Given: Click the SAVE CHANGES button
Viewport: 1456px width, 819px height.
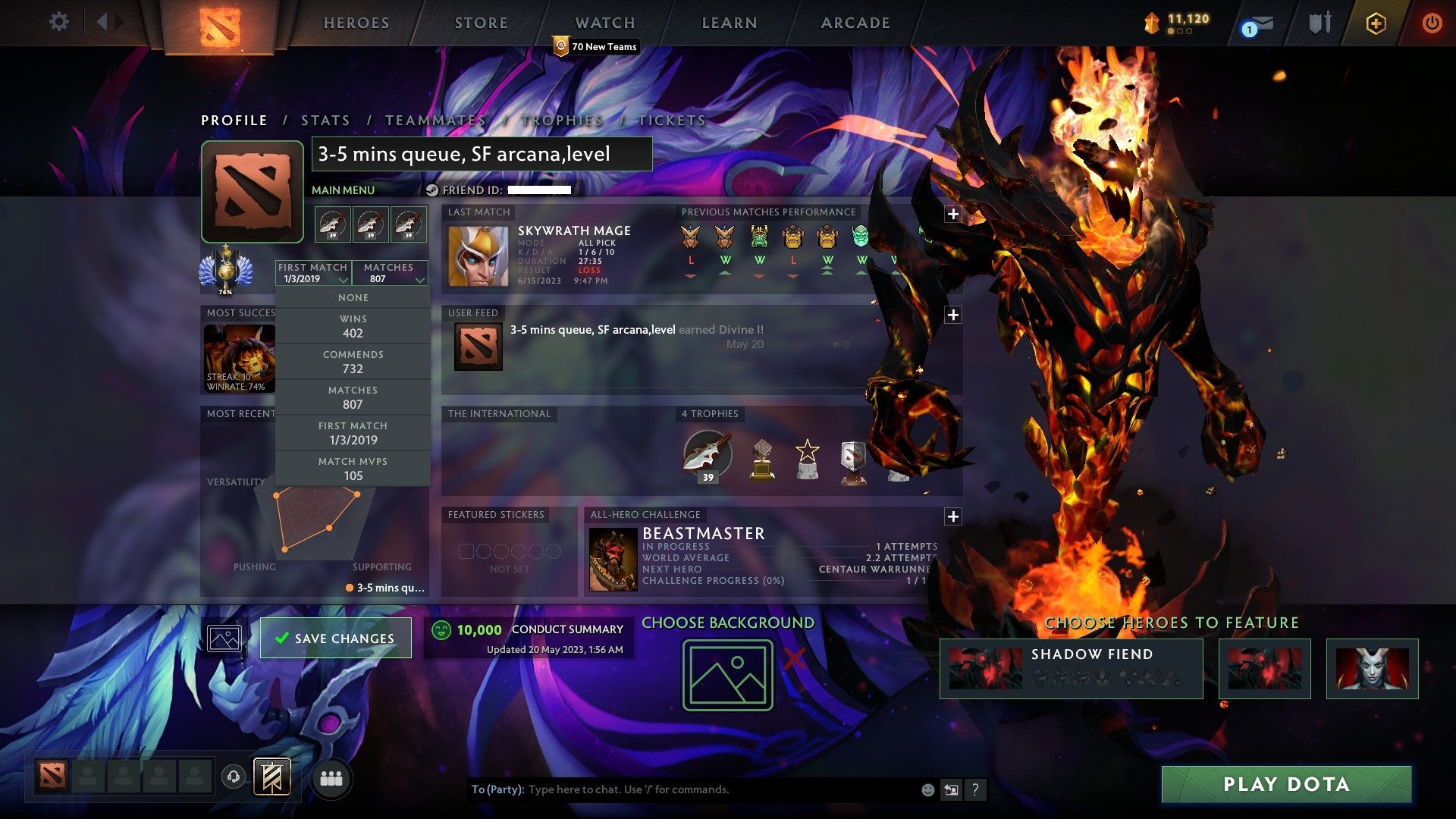Looking at the screenshot, I should coord(334,638).
